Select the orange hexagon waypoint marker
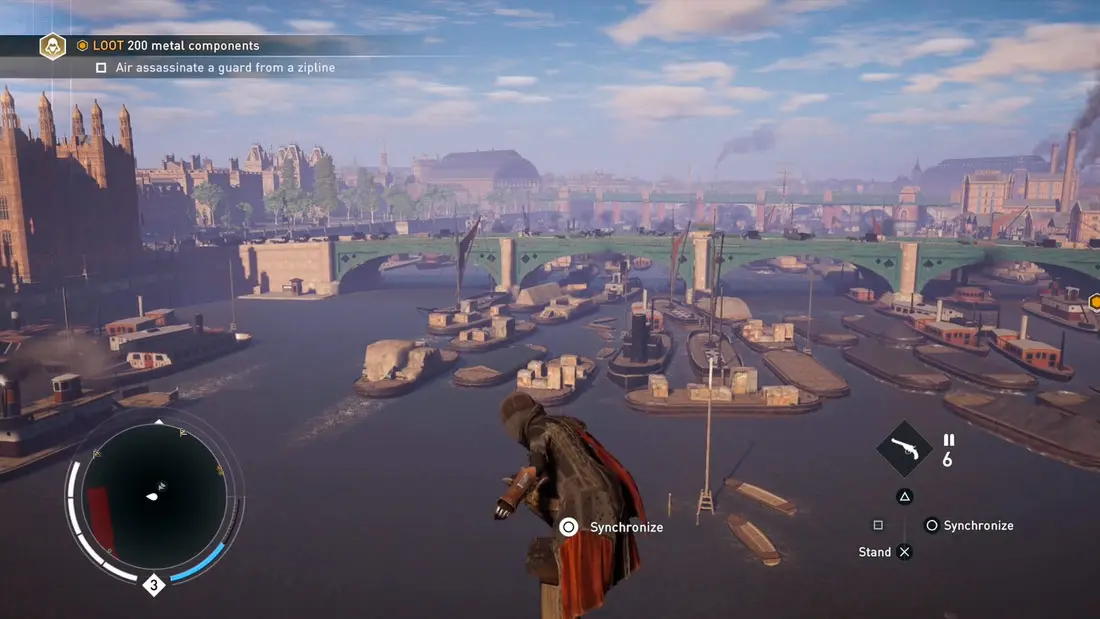The image size is (1100, 619). point(1095,301)
